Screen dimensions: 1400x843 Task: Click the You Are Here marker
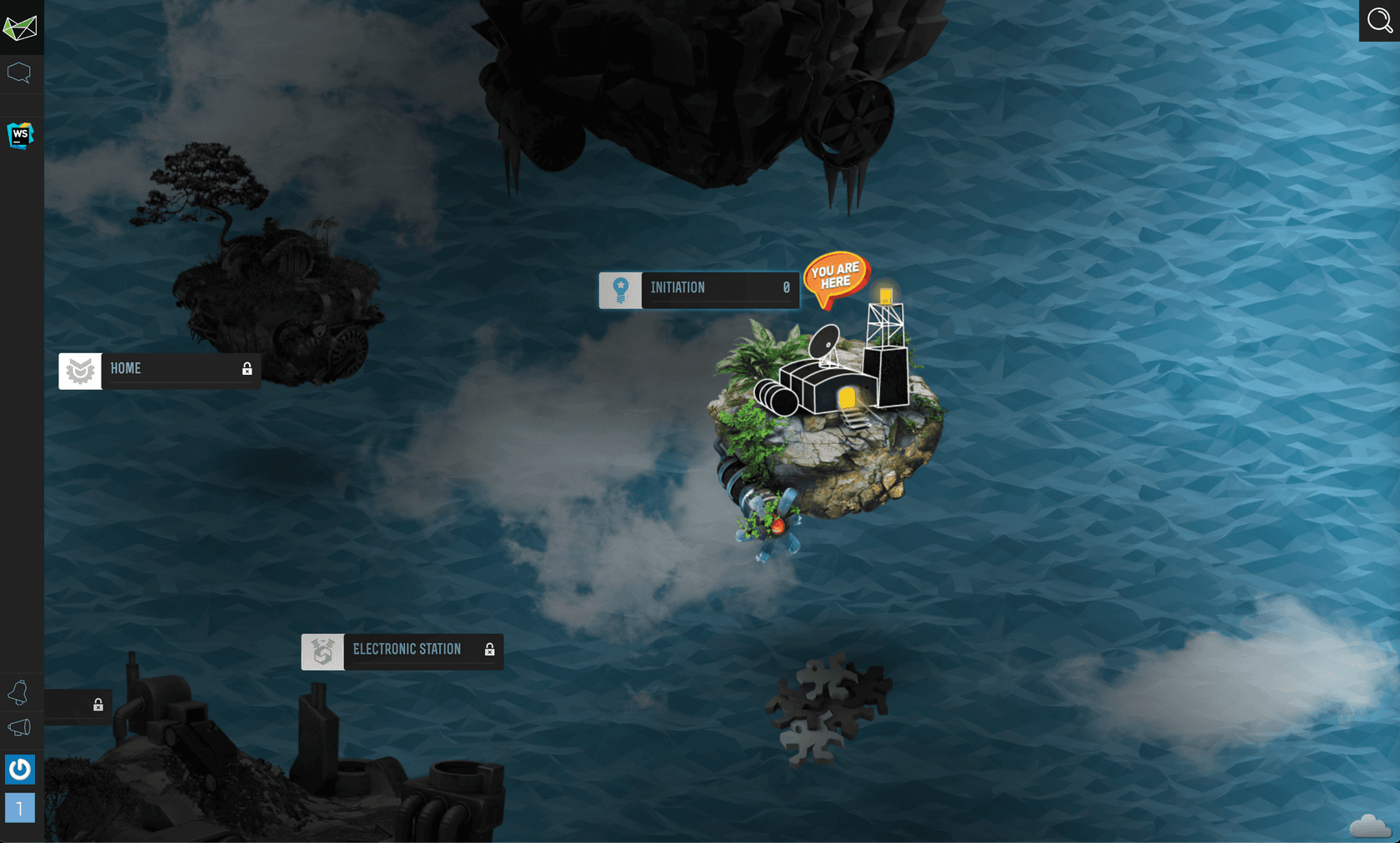click(836, 277)
